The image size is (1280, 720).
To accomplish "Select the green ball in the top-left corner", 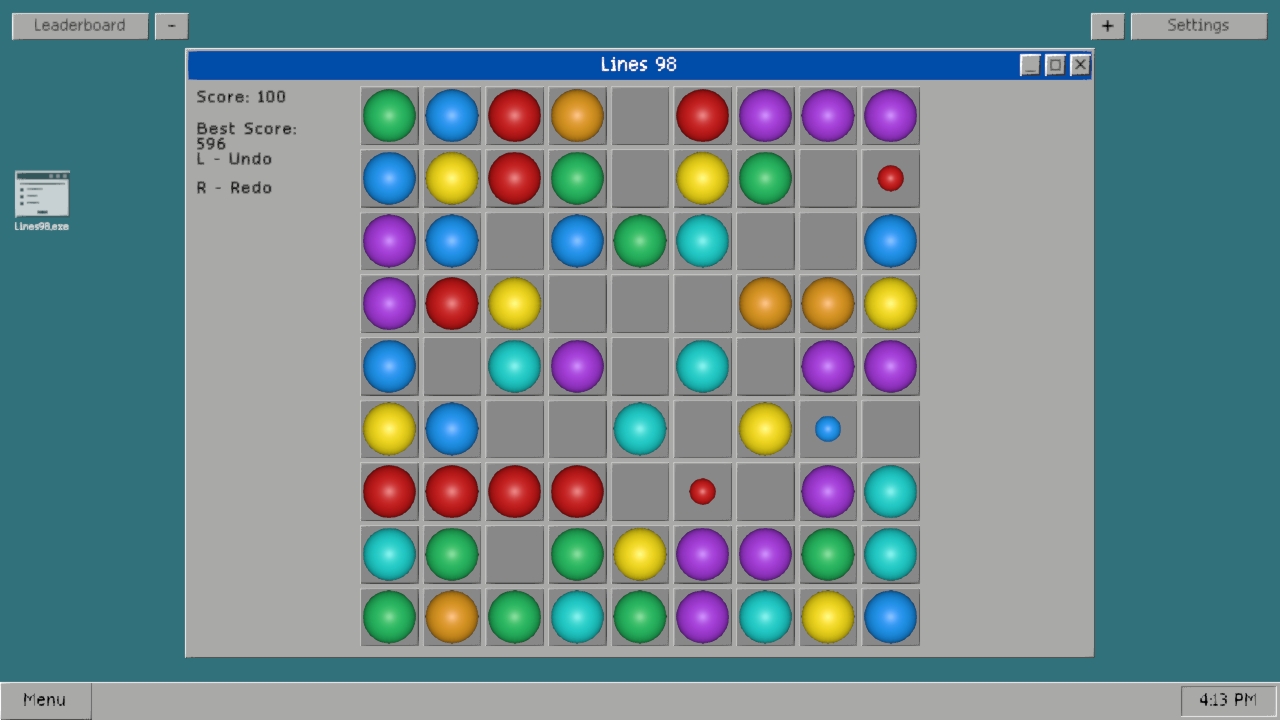I will click(x=389, y=116).
